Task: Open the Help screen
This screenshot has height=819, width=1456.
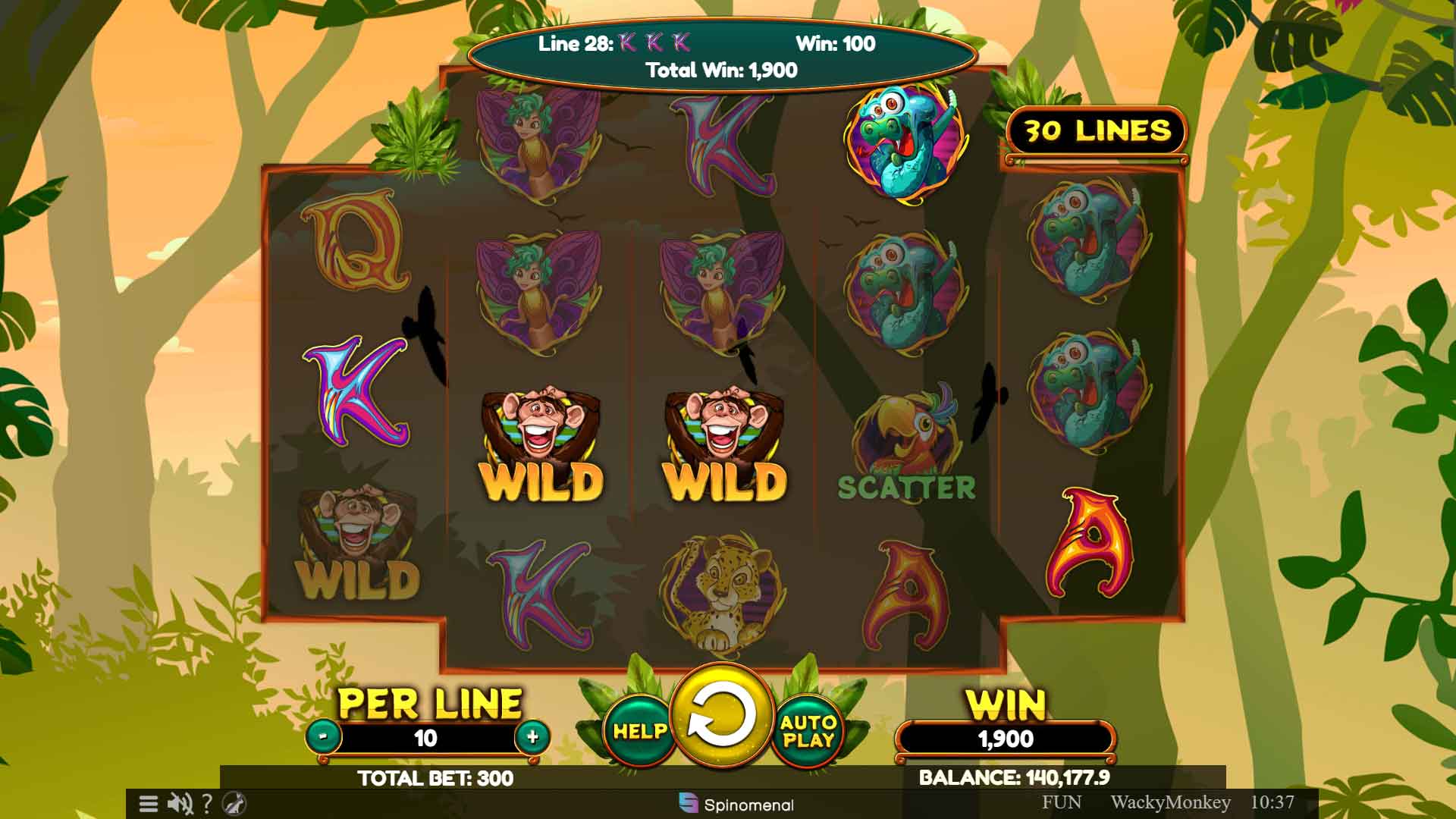Action: pyautogui.click(x=639, y=731)
